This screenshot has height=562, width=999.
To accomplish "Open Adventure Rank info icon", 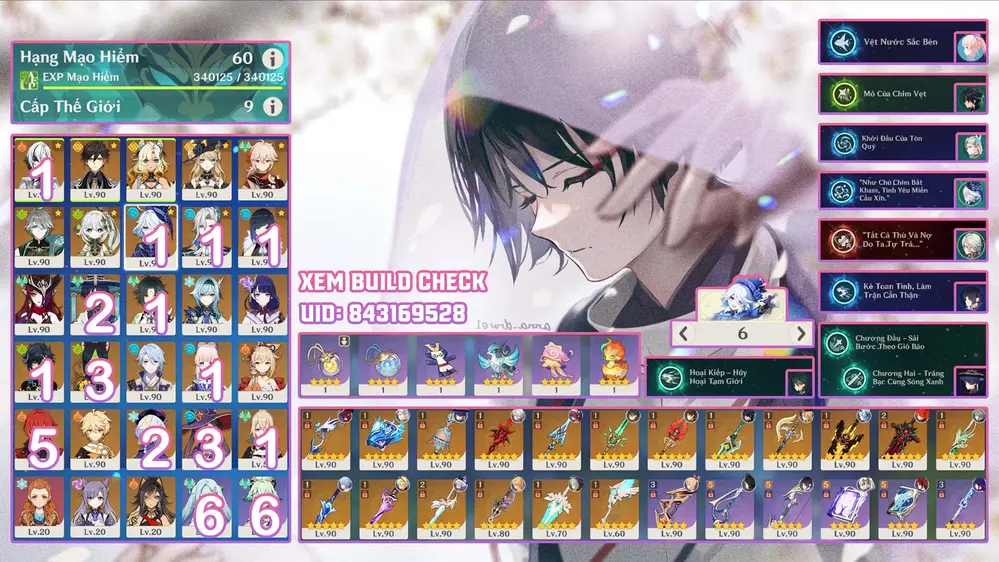I will [271, 58].
